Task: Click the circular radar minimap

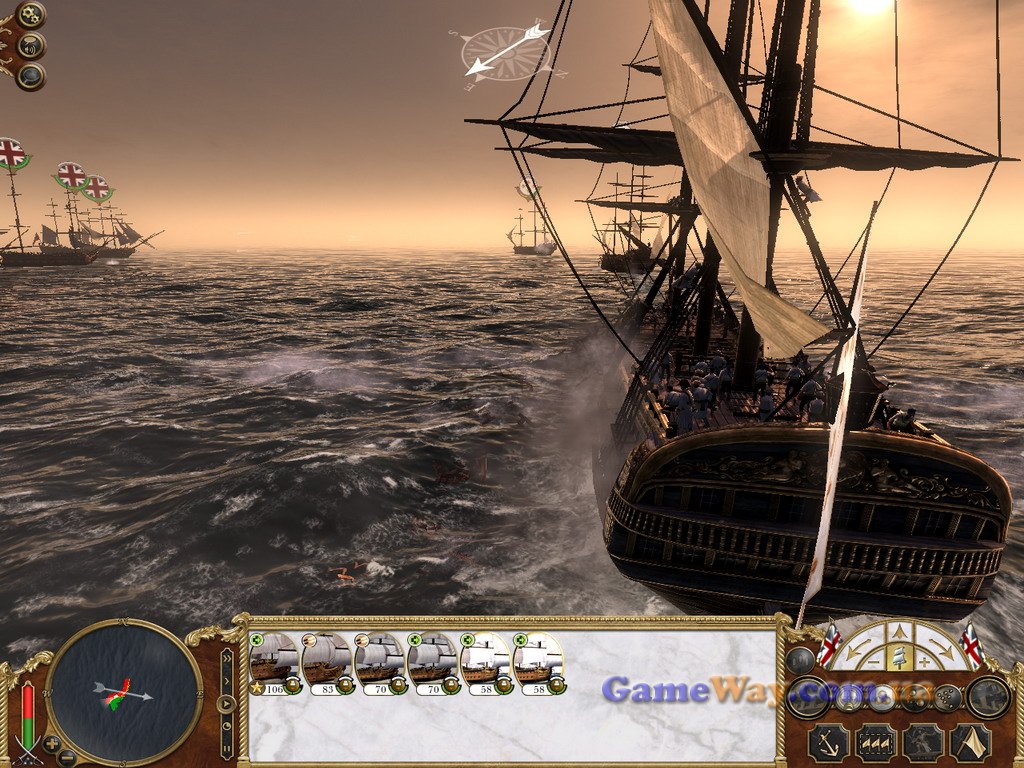Action: click(x=124, y=692)
